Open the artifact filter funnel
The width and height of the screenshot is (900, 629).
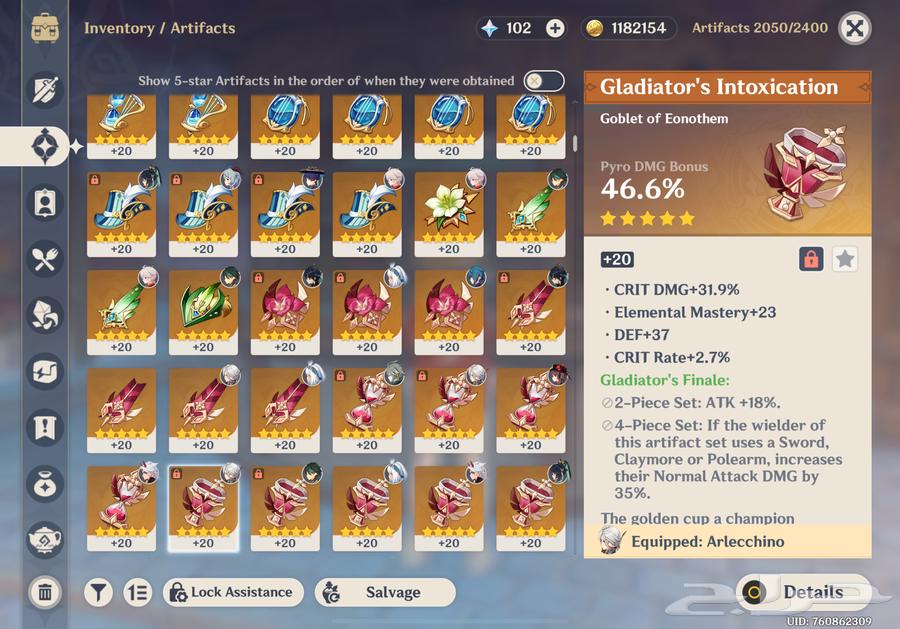(97, 592)
